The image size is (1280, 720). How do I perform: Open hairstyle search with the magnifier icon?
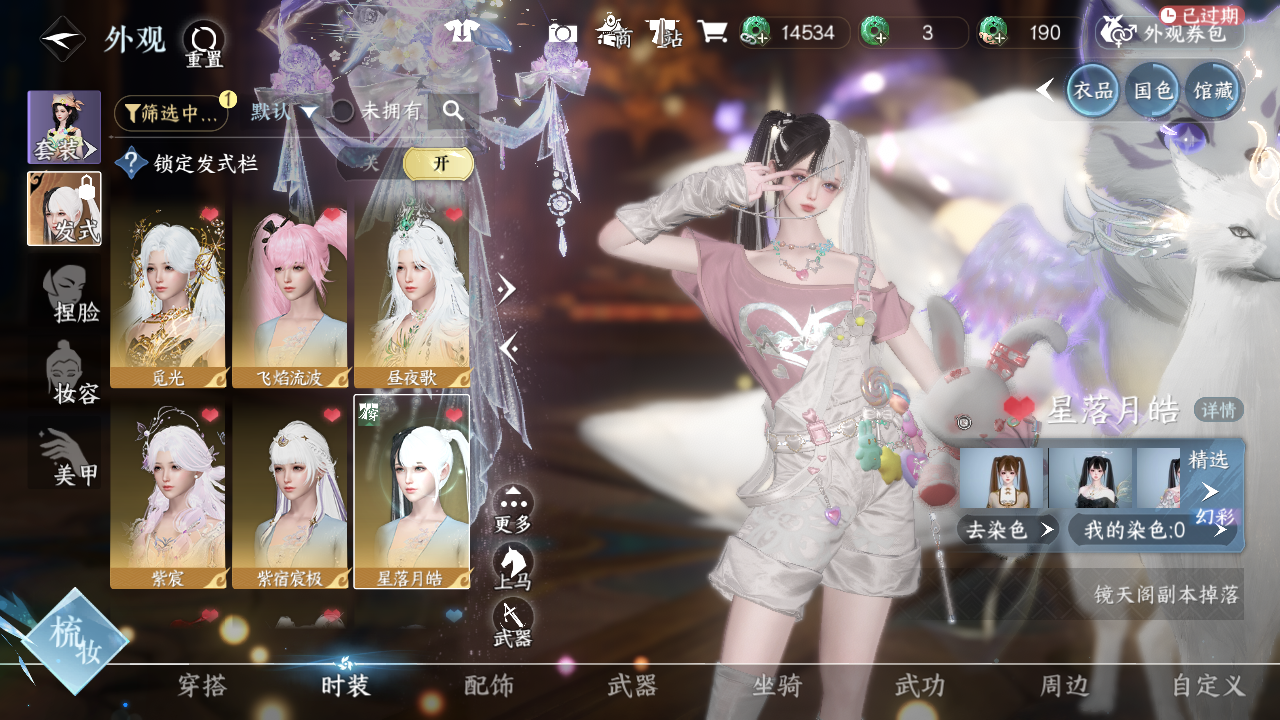click(453, 111)
